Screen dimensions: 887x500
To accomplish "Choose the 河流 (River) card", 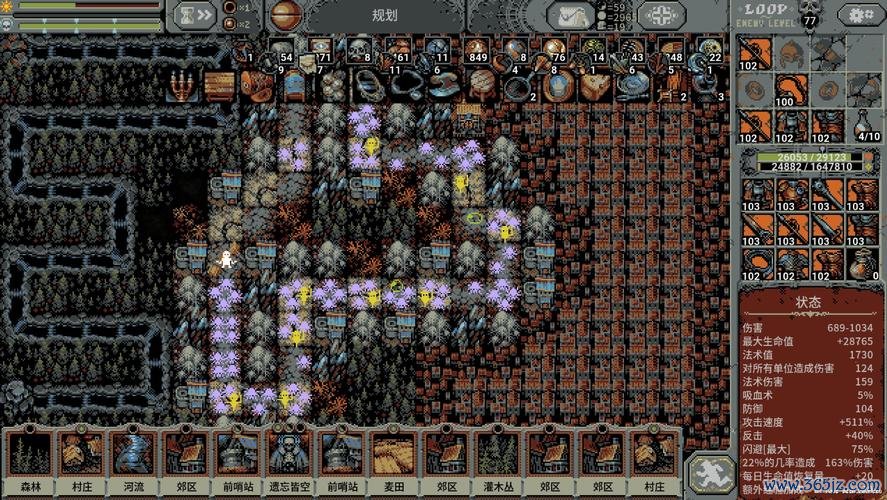I will 134,458.
